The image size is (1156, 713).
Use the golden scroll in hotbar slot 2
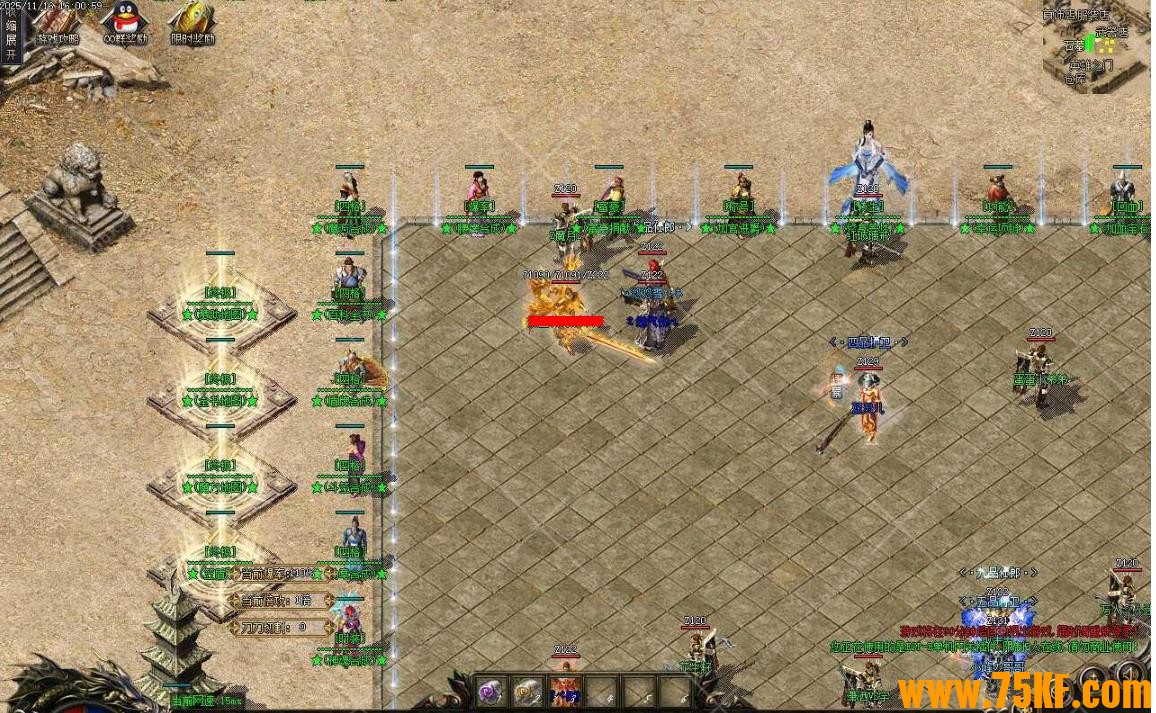(526, 690)
